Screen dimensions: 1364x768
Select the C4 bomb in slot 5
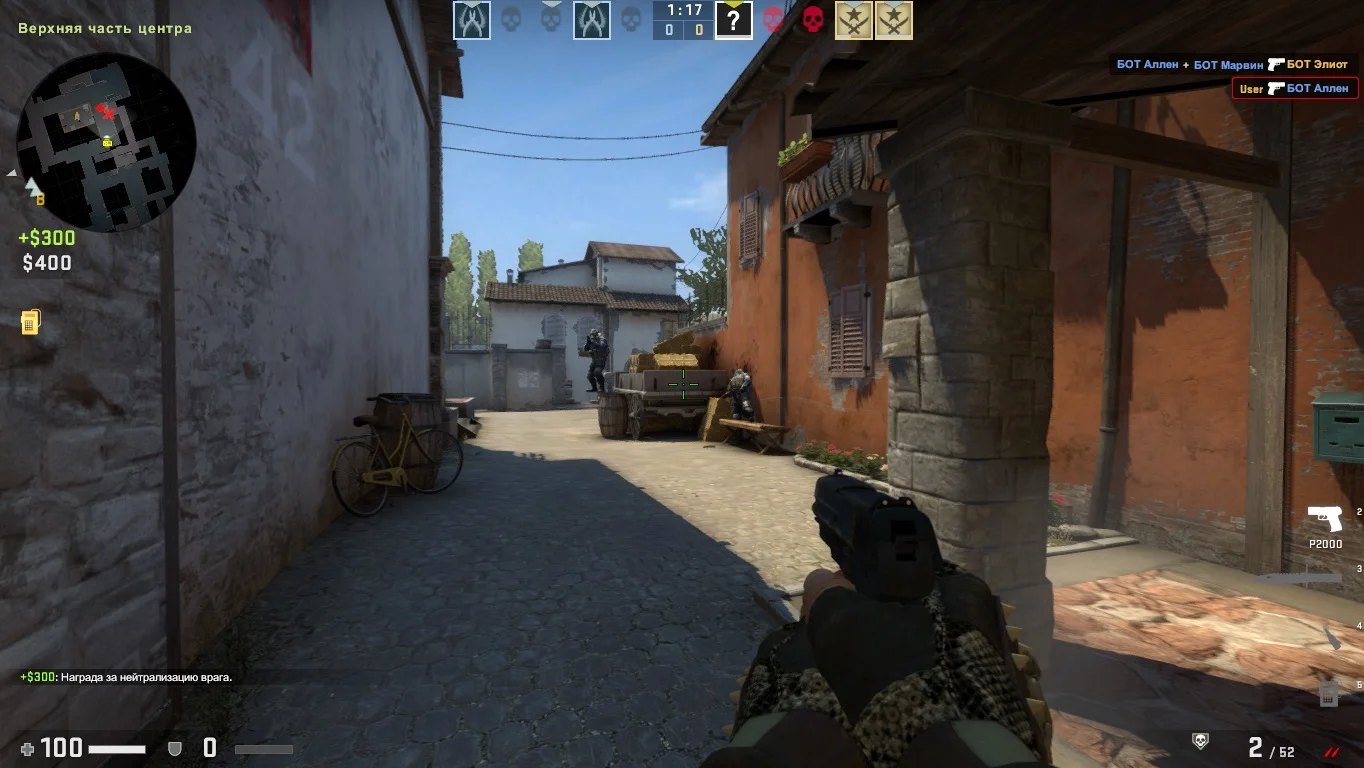click(1328, 693)
